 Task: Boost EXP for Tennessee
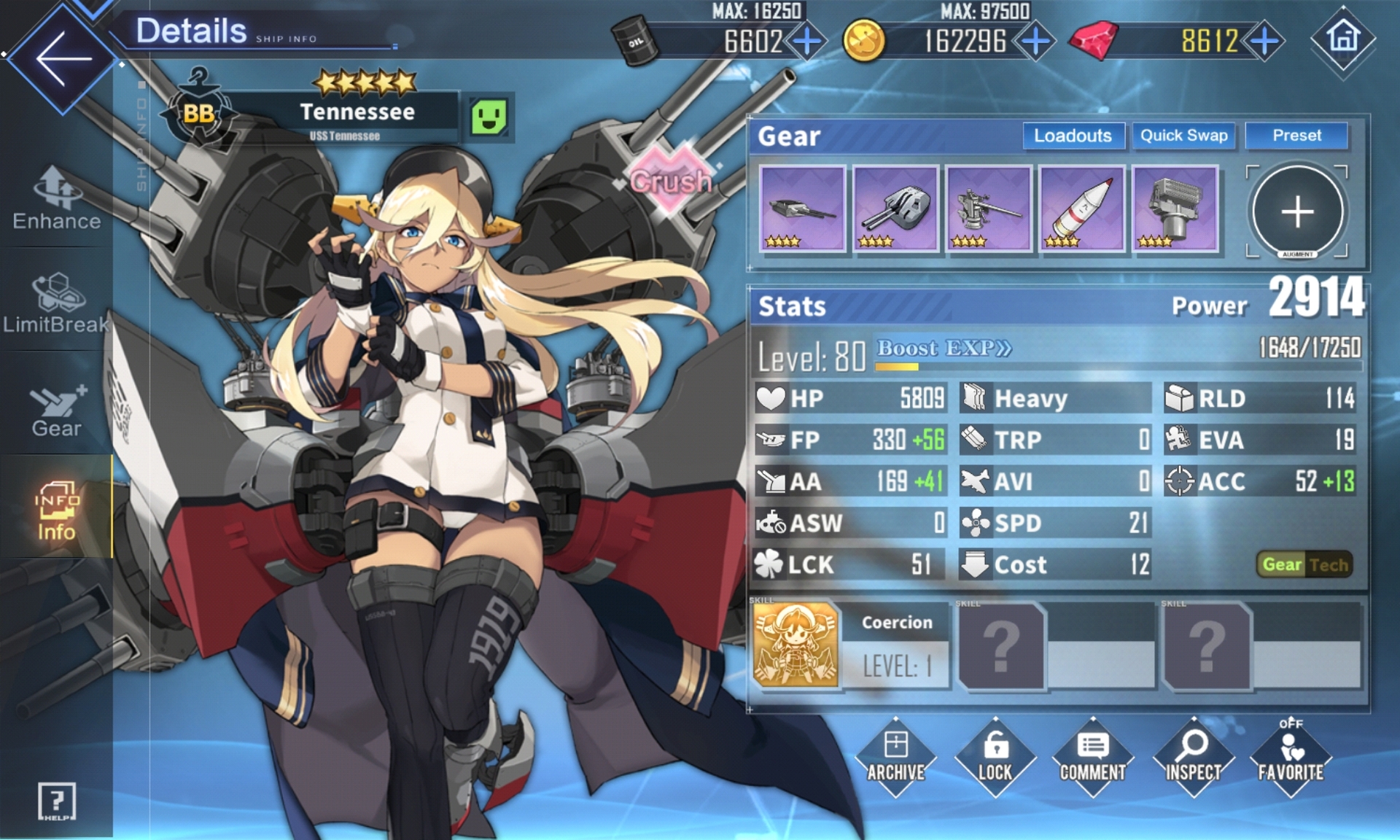pyautogui.click(x=944, y=349)
